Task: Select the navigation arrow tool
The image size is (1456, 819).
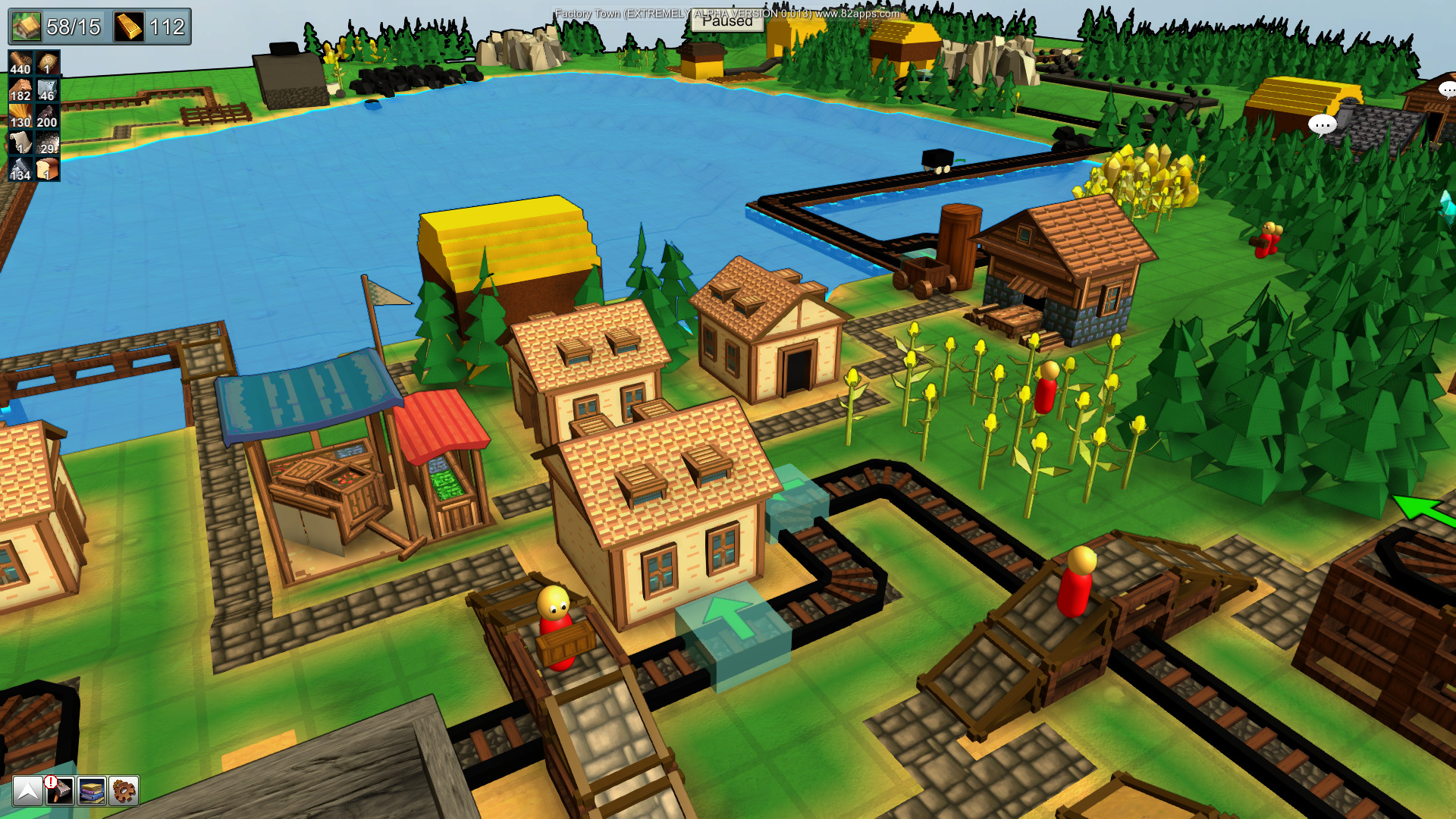Action: [x=28, y=792]
